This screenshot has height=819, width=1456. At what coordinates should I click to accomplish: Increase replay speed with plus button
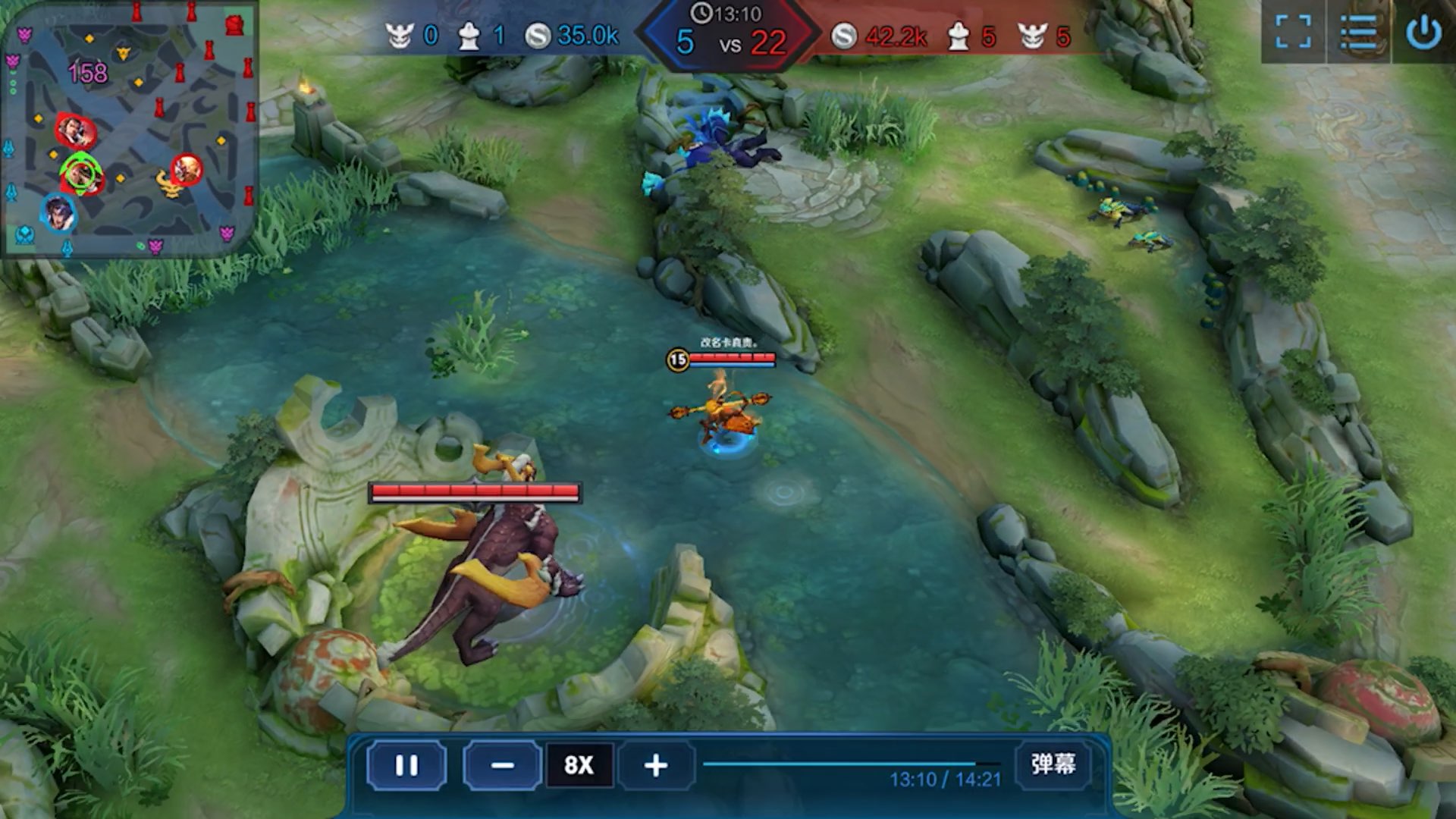[656, 765]
